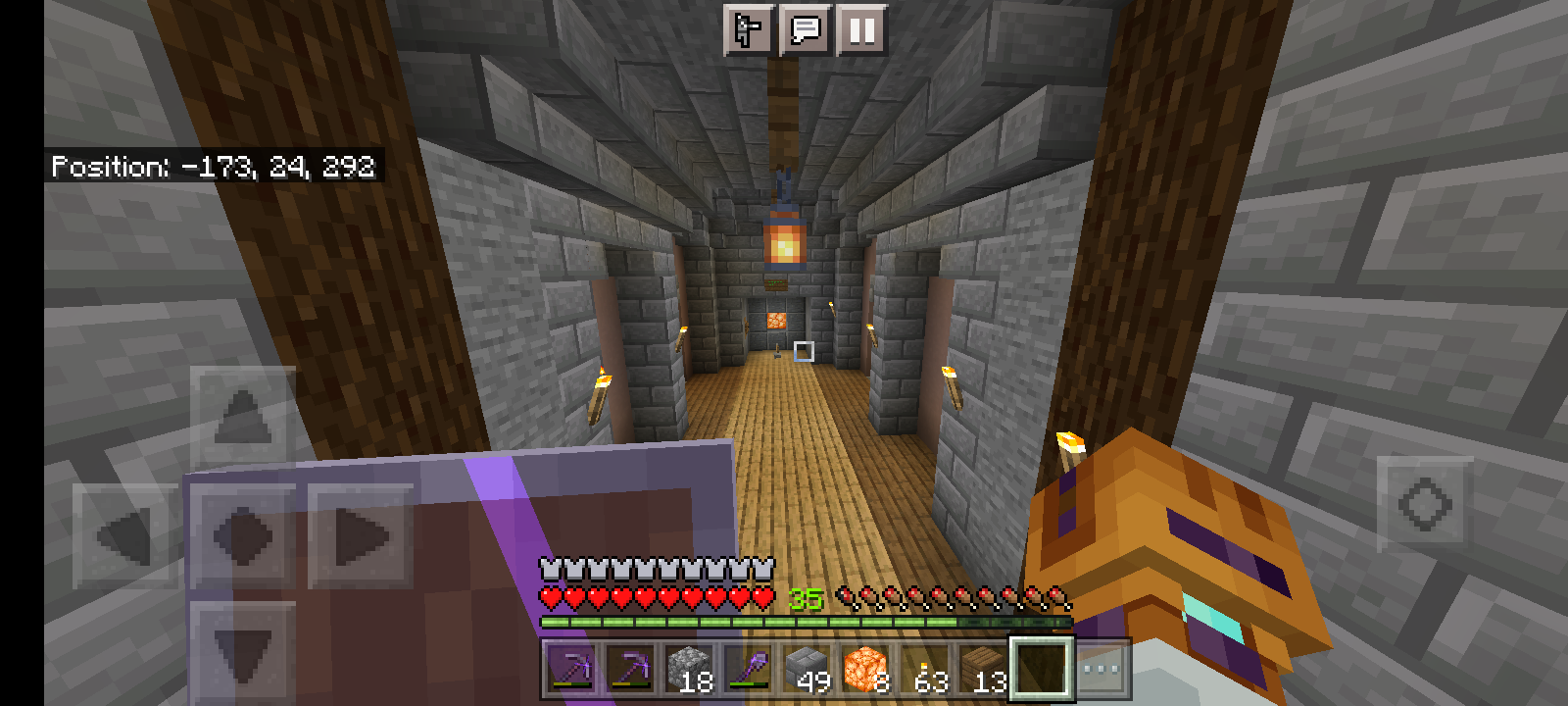Open the emote/player action icon at top
The width and height of the screenshot is (1568, 706).
tap(750, 30)
